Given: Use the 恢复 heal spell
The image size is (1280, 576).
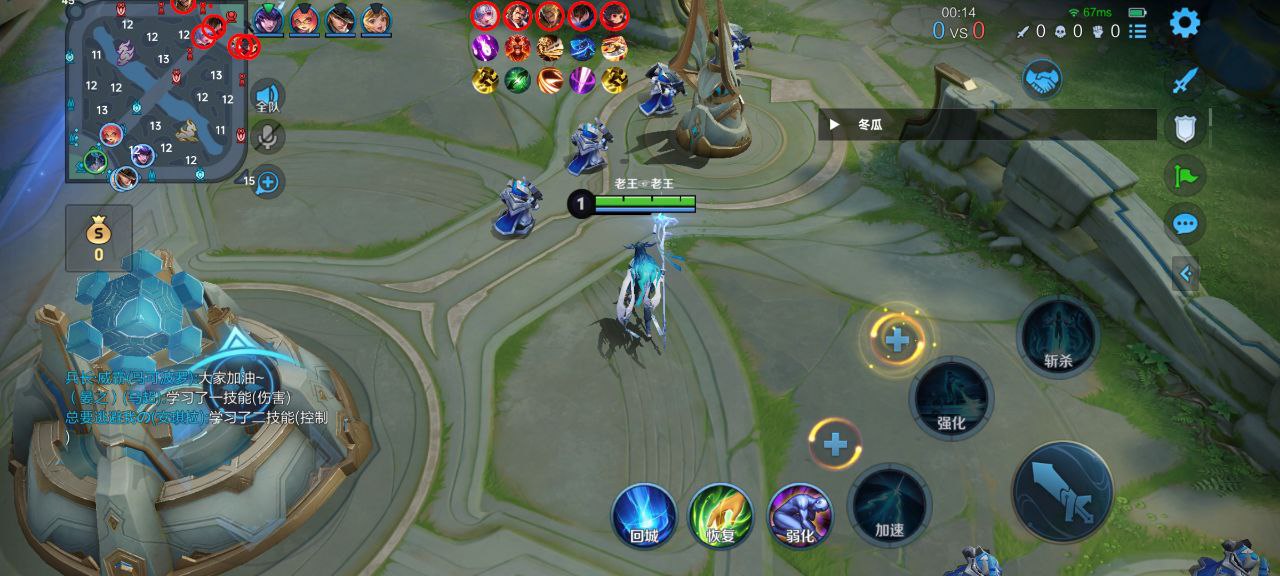Looking at the screenshot, I should pyautogui.click(x=721, y=516).
